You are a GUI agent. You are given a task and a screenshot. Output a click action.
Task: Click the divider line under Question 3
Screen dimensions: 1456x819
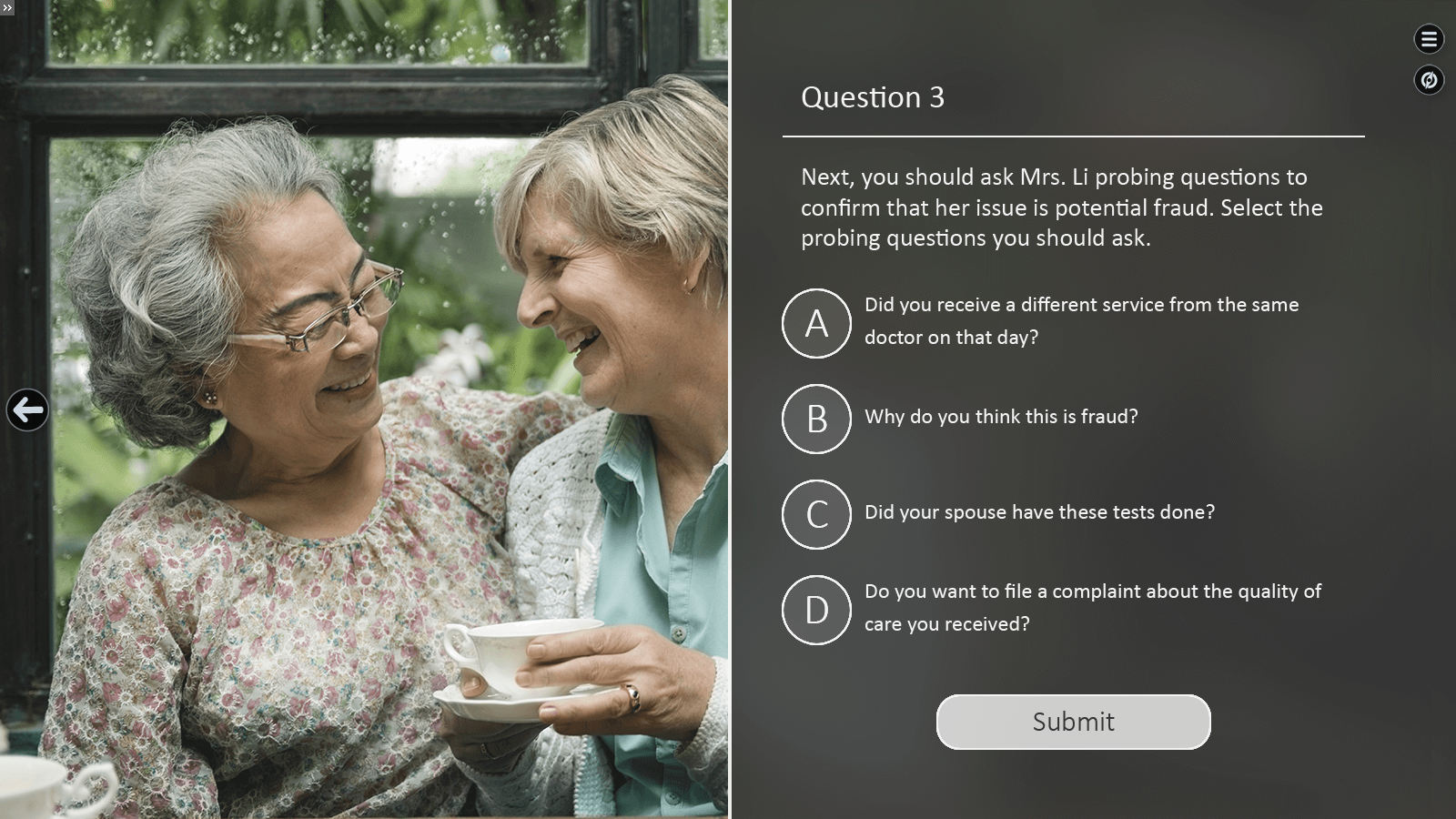point(1073,135)
